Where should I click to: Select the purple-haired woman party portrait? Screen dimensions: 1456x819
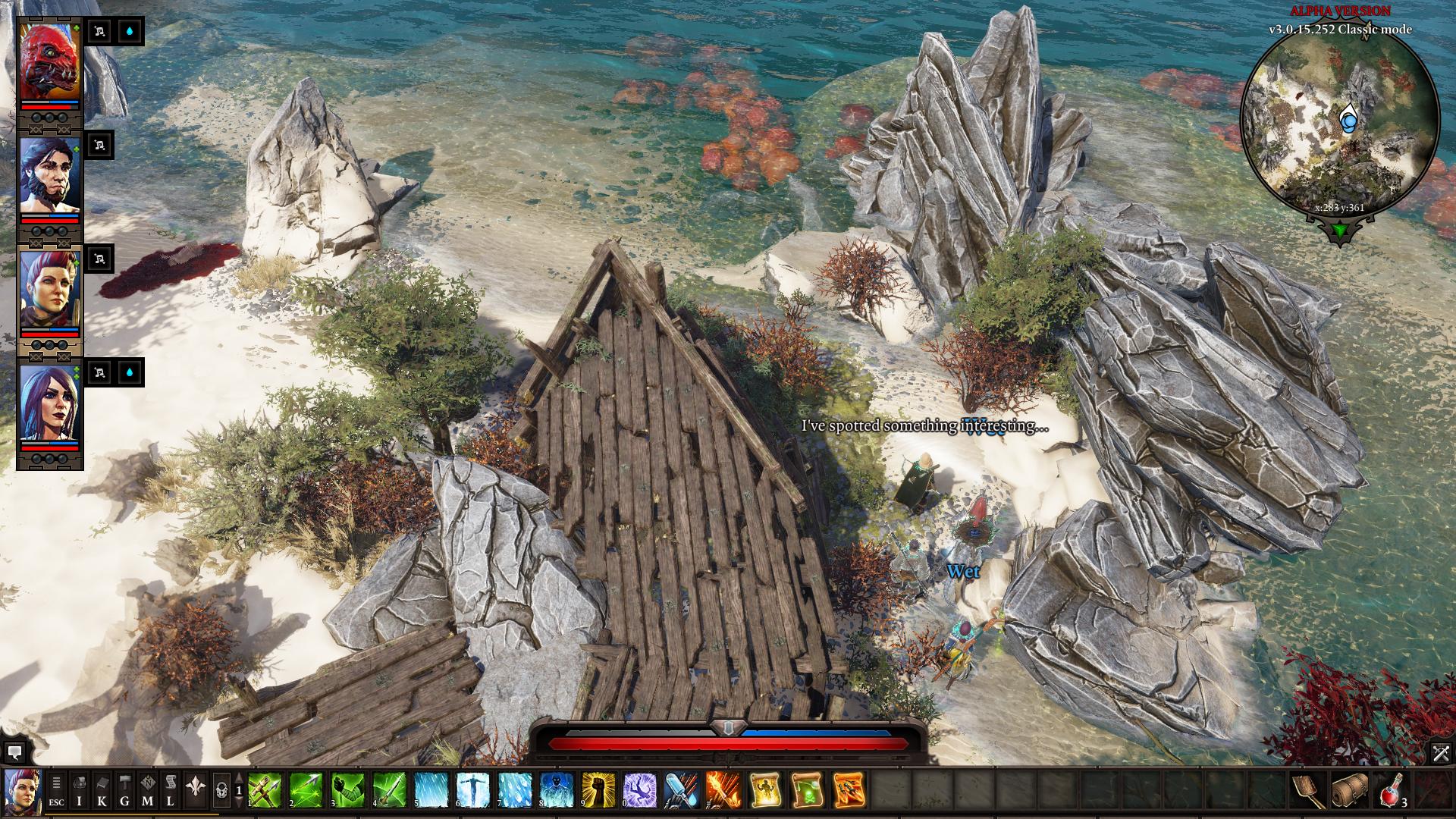click(49, 403)
